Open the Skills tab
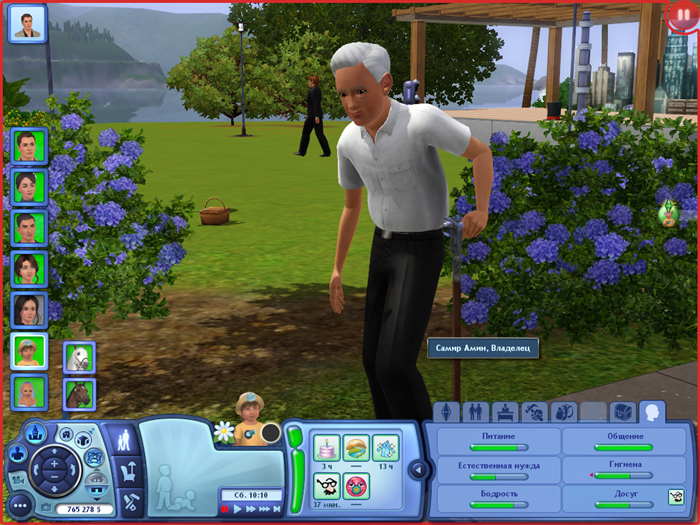Image resolution: width=700 pixels, height=525 pixels. [535, 412]
